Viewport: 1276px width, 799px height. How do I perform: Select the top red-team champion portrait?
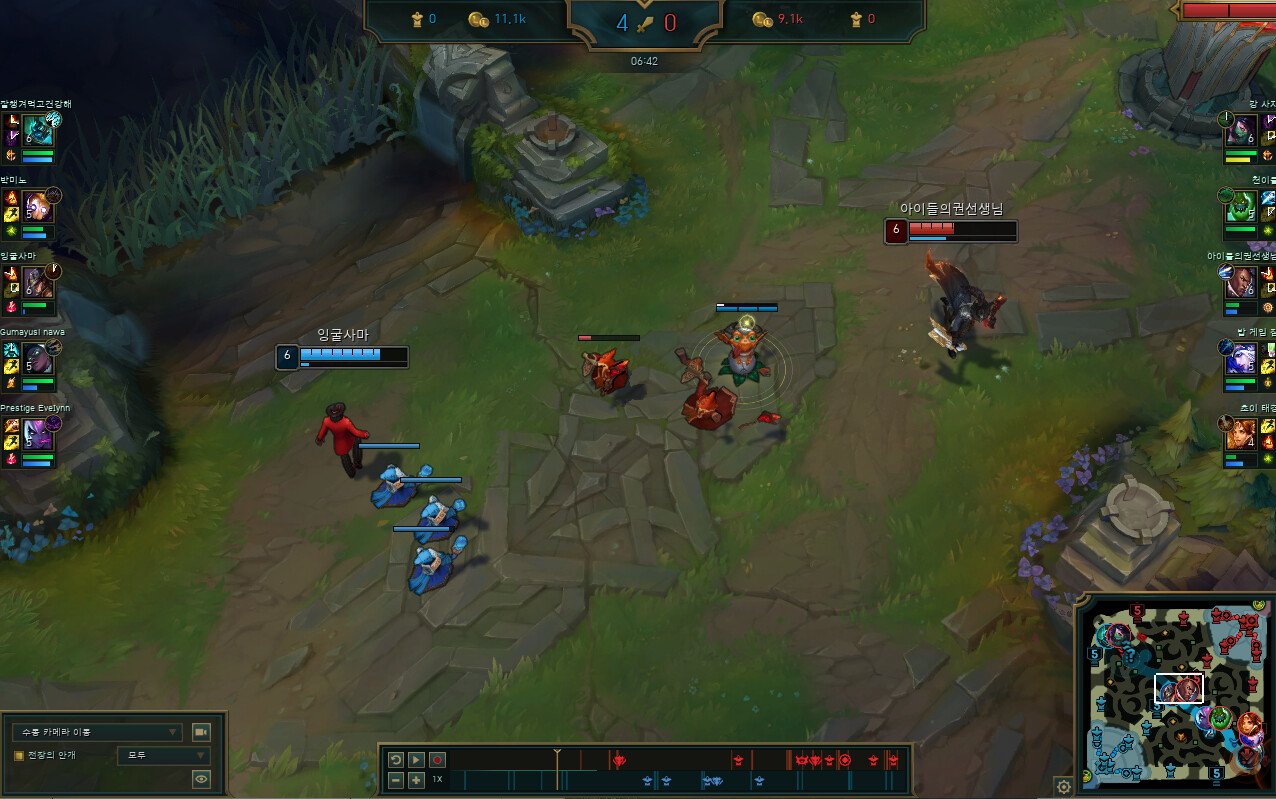(1241, 129)
